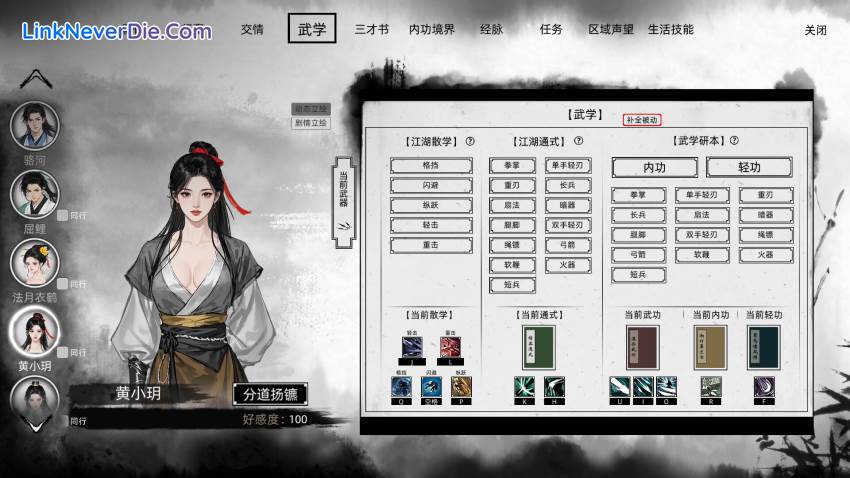Open the 区域声望 tab
The image size is (850, 478).
[611, 29]
